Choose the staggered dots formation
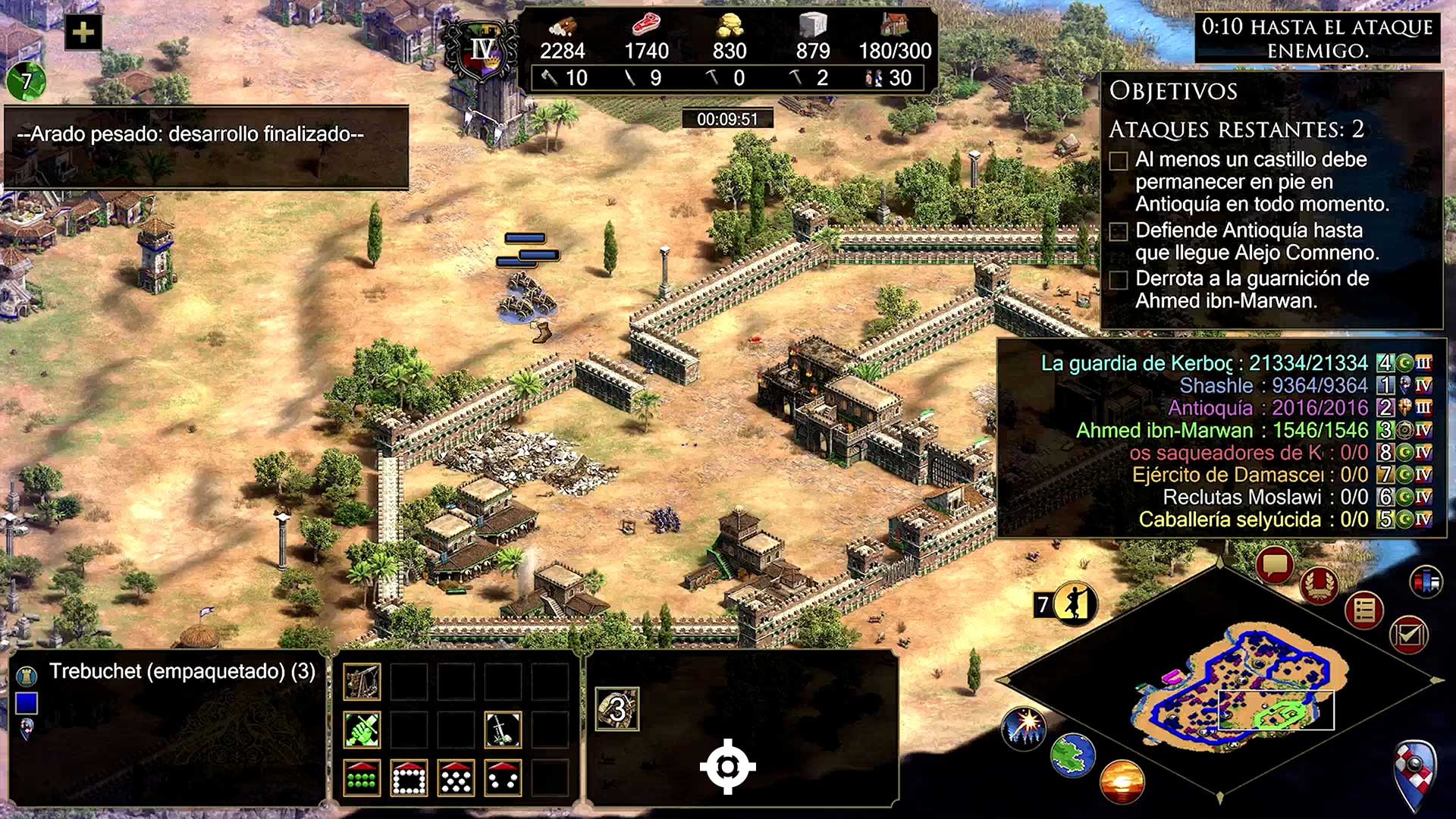 click(456, 777)
